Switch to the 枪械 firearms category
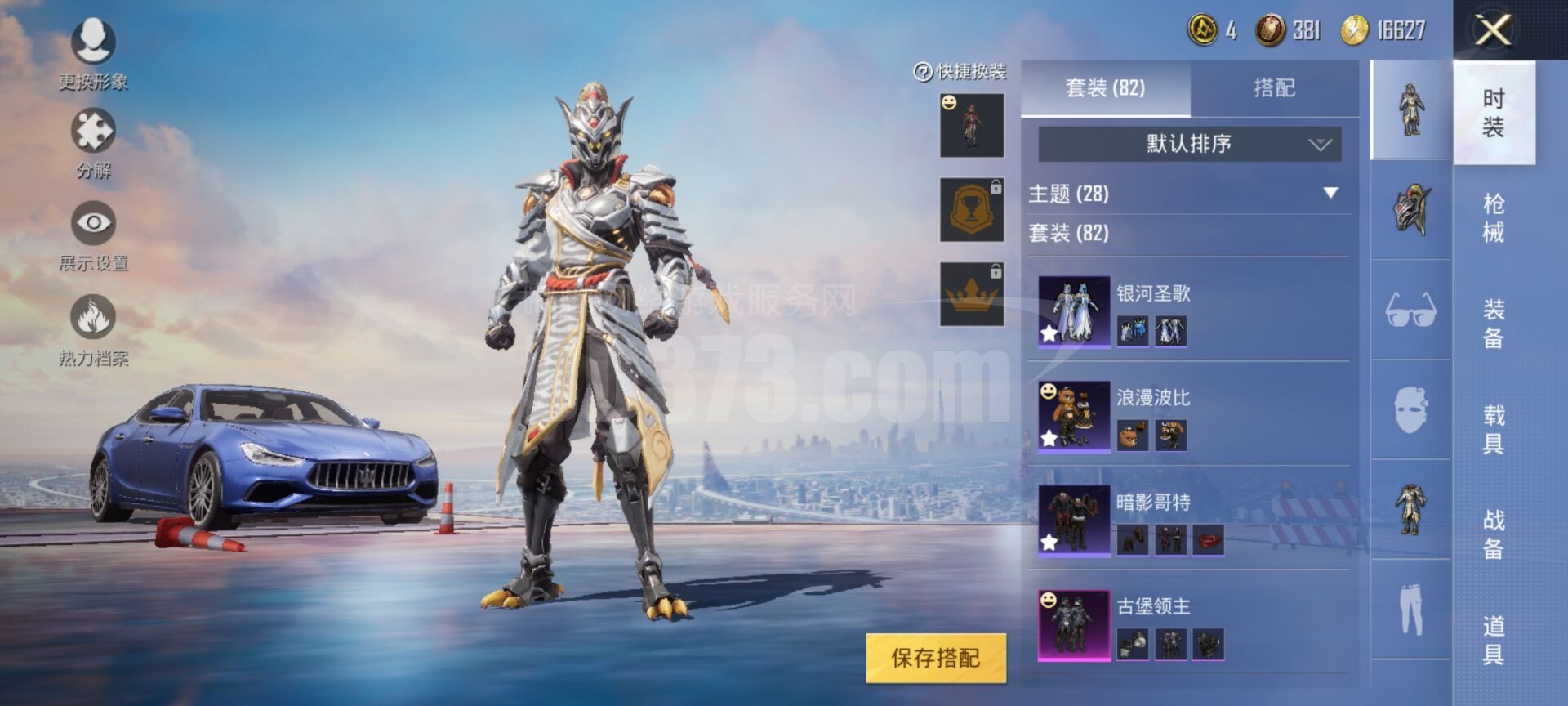 click(1494, 218)
